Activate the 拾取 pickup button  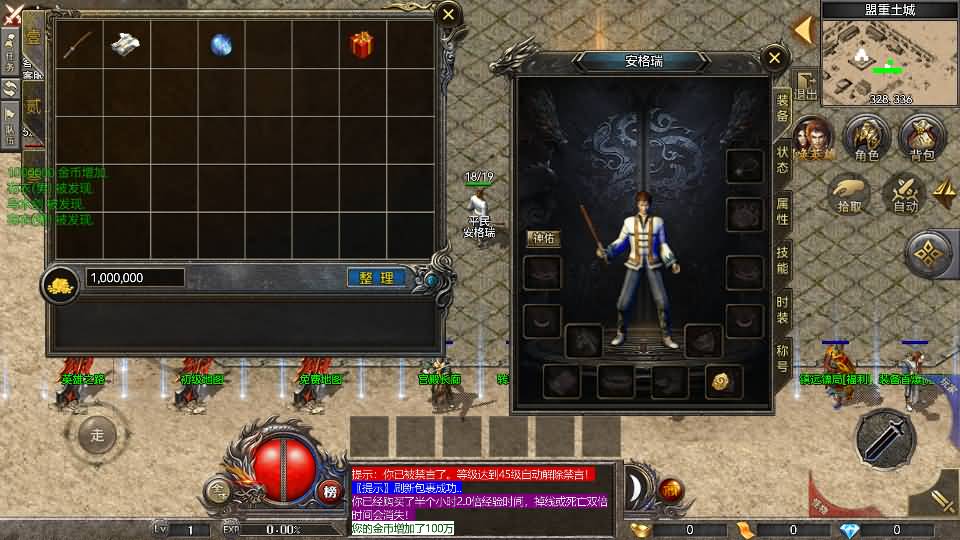(849, 194)
